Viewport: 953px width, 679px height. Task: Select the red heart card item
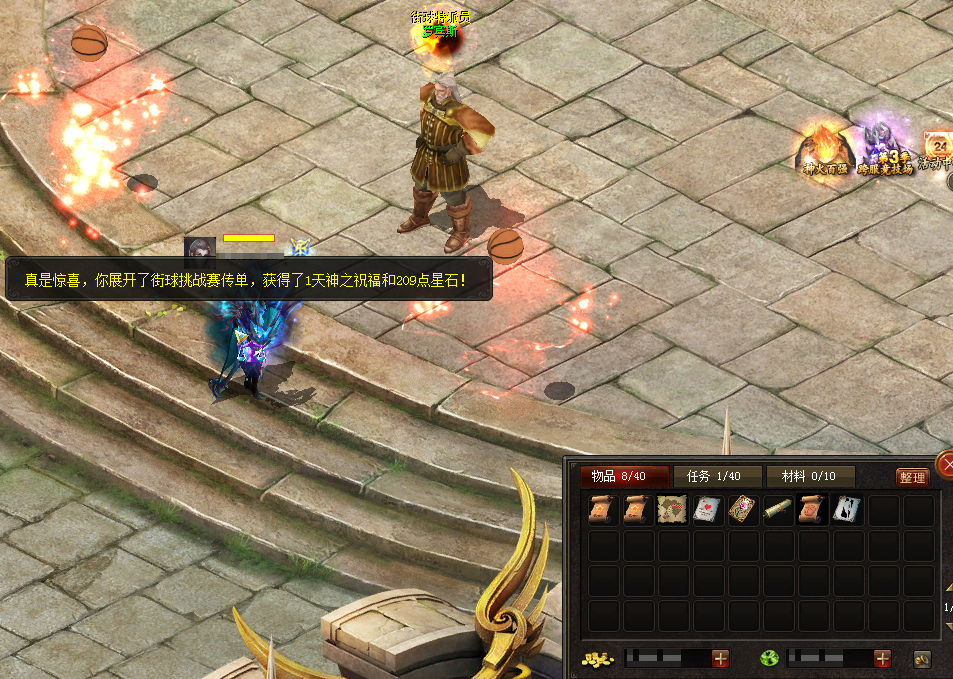706,511
